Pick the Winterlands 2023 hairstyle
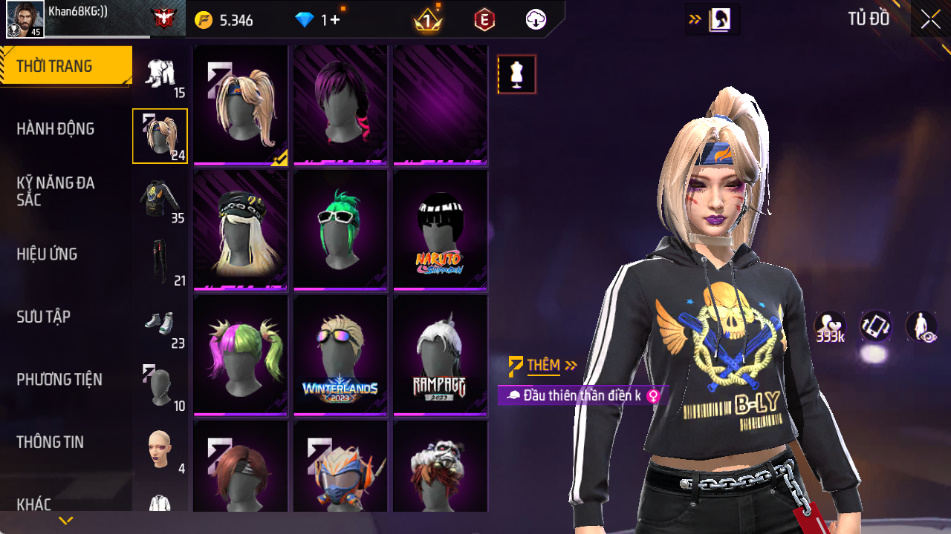The image size is (951, 534). pos(340,355)
